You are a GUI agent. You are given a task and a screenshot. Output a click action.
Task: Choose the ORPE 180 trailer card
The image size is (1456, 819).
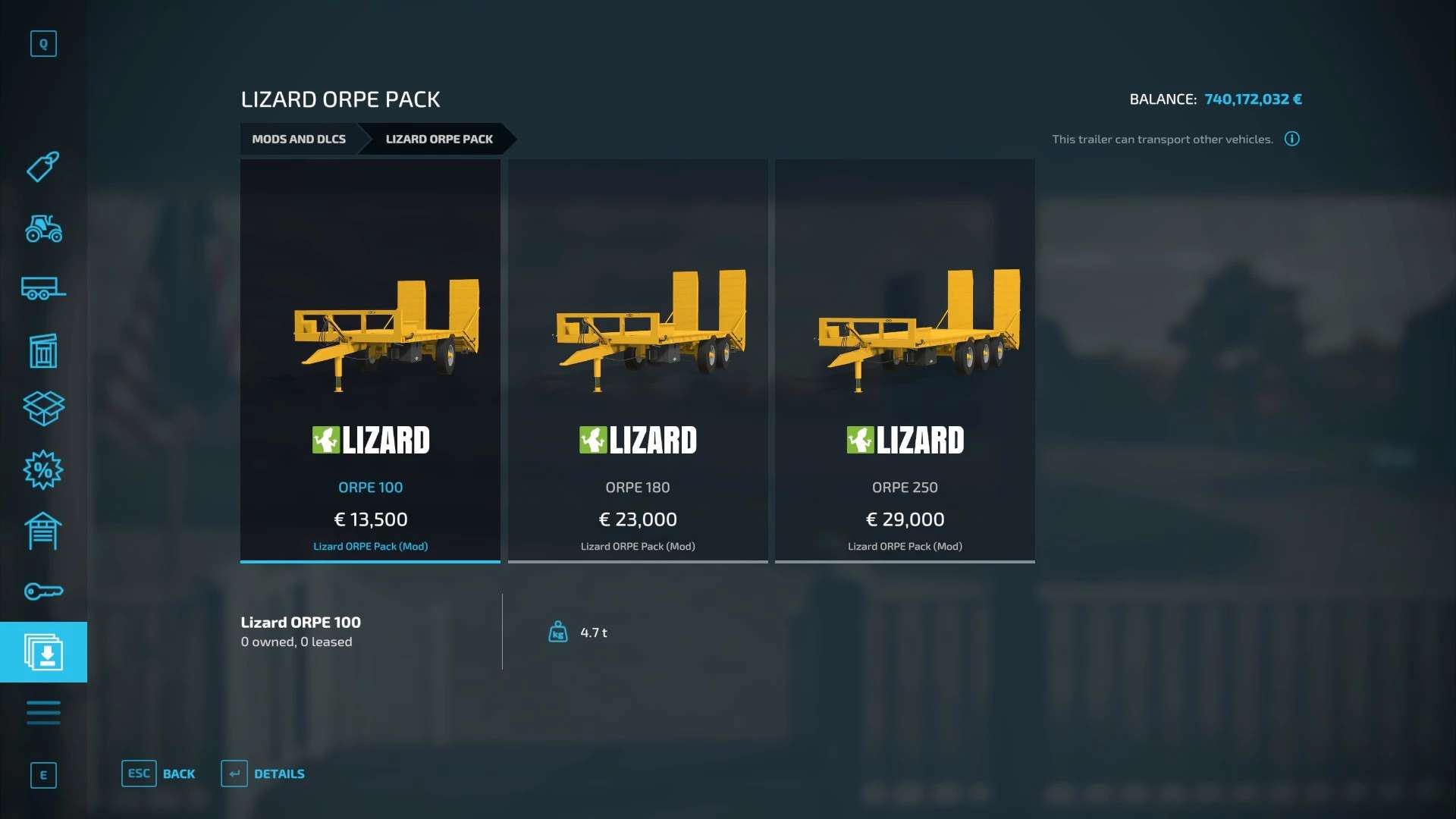point(638,360)
